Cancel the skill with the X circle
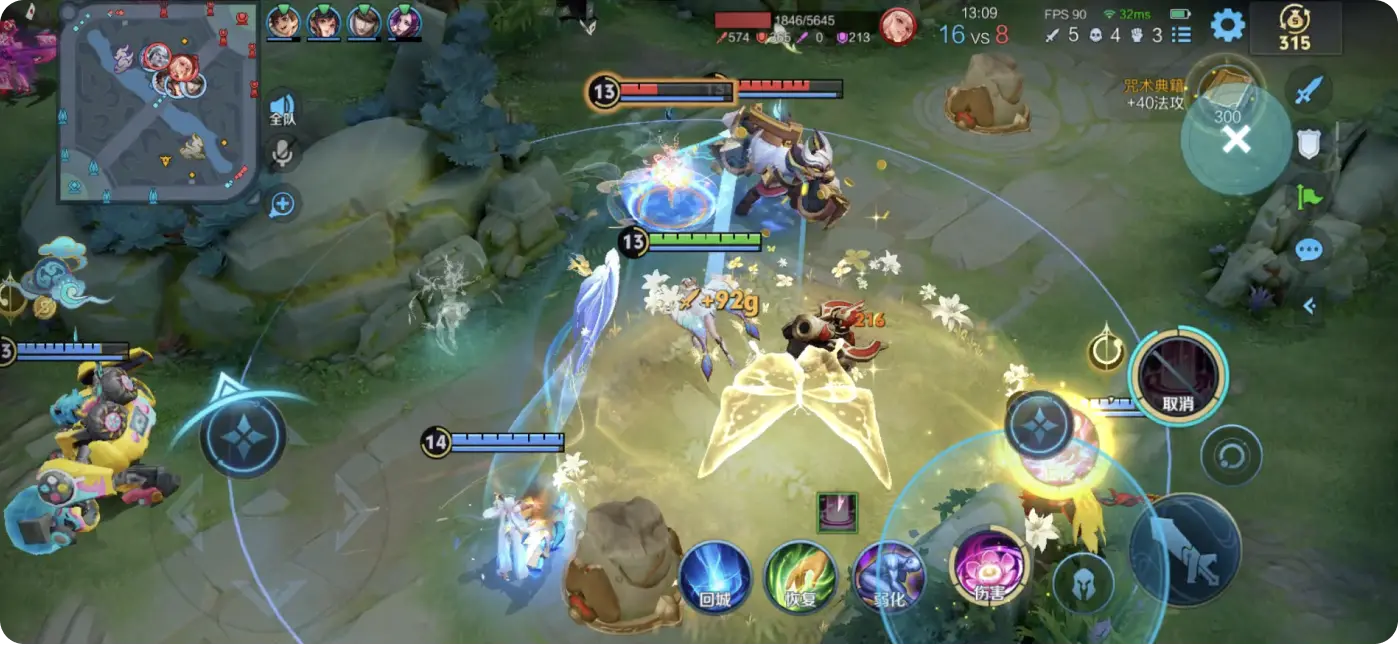Screen dimensions: 1398x645 coord(1236,140)
